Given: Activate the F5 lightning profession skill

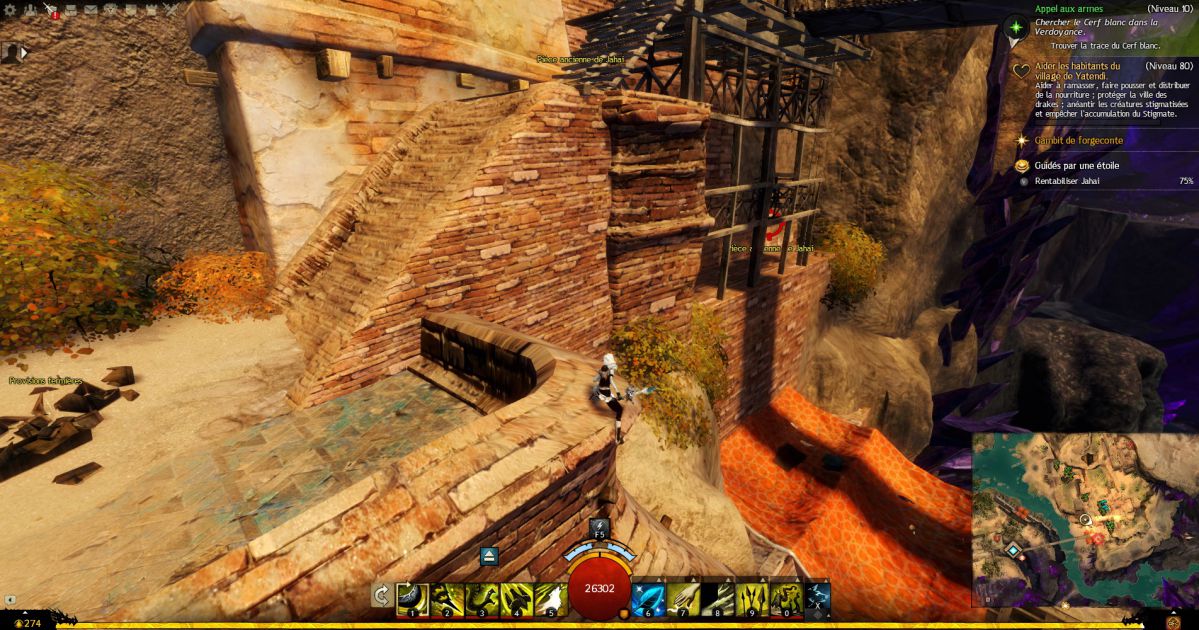Looking at the screenshot, I should tap(599, 528).
